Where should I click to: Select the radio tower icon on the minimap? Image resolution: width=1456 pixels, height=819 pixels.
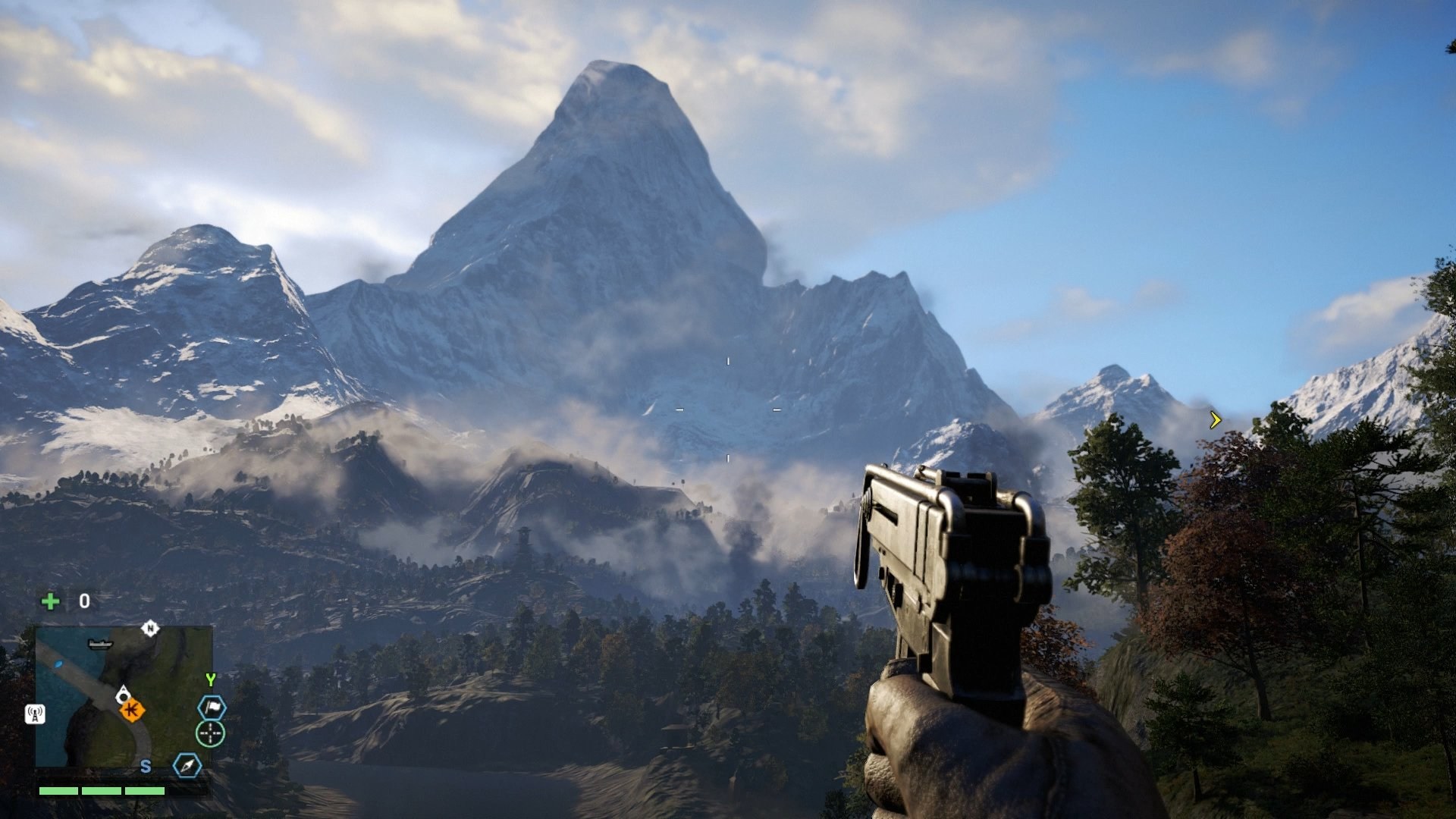(35, 714)
